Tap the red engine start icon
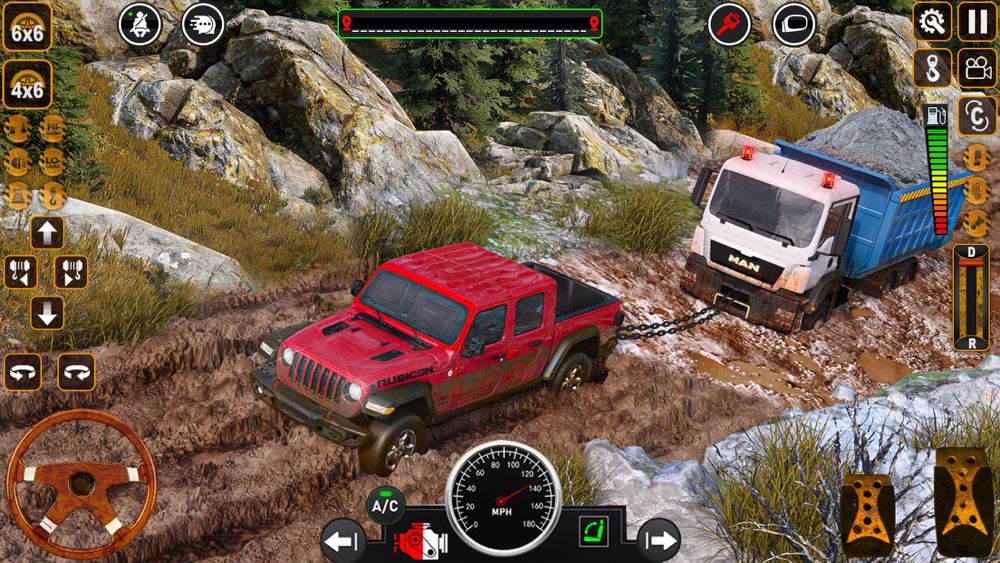The image size is (1000, 563). pyautogui.click(x=422, y=542)
